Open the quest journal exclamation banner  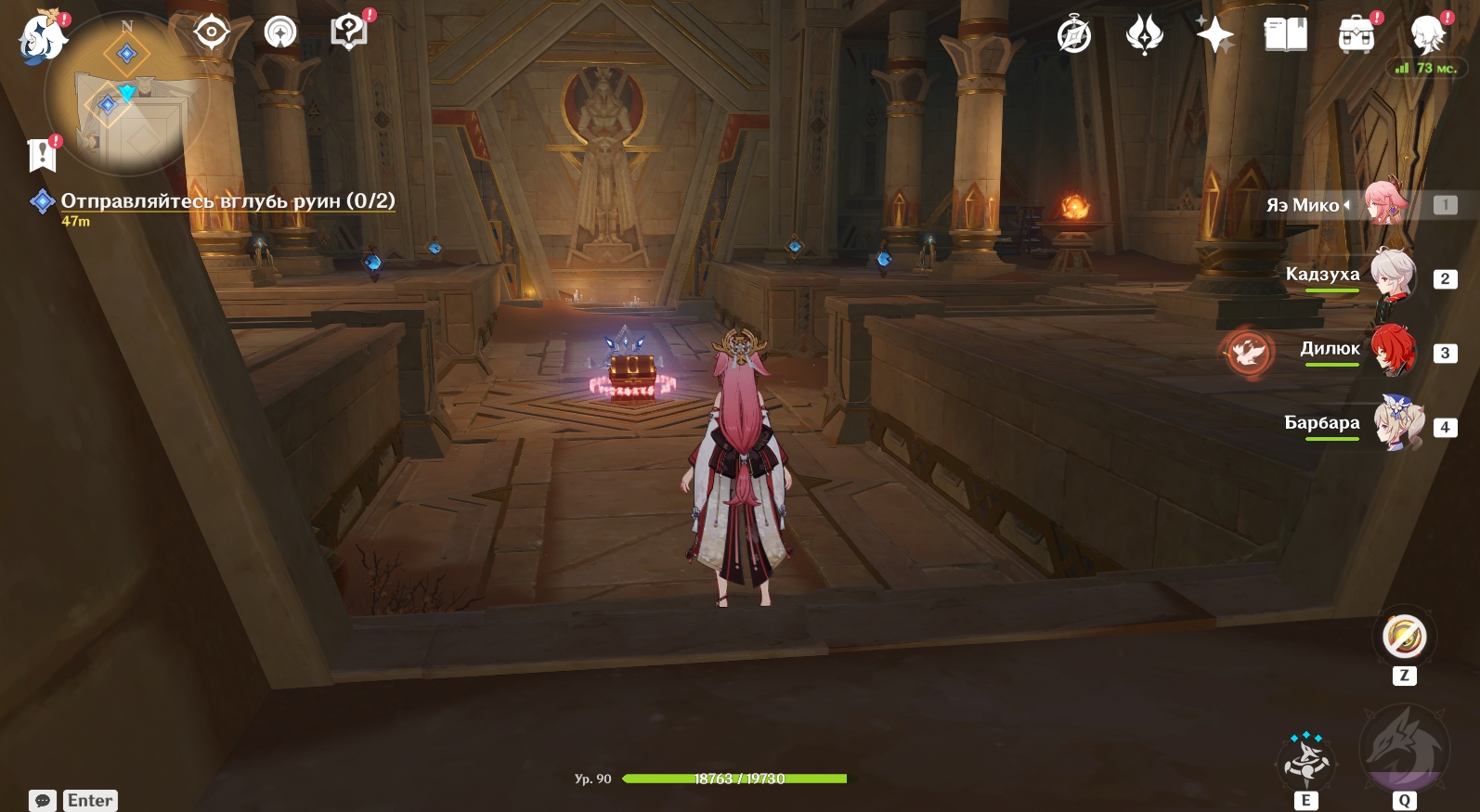coord(43,155)
